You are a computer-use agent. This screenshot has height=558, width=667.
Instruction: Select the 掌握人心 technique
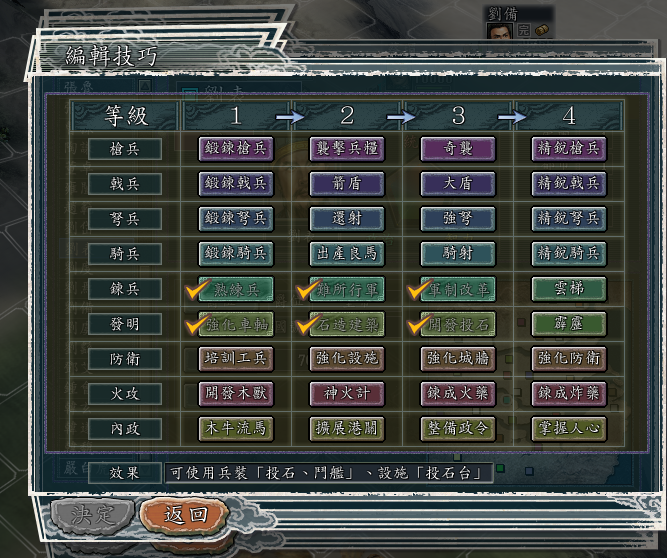click(569, 430)
